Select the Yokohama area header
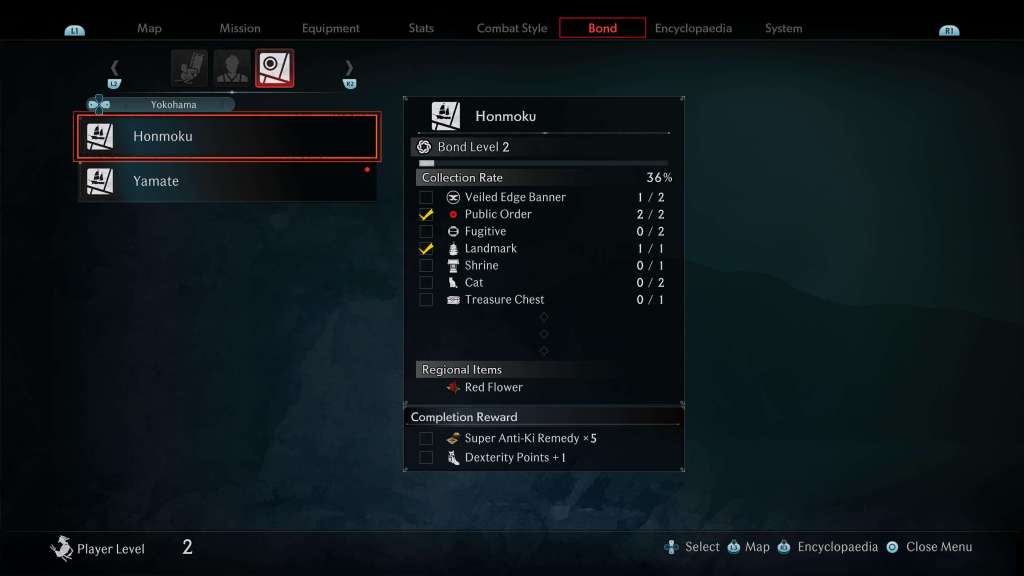1024x576 pixels. (165, 104)
